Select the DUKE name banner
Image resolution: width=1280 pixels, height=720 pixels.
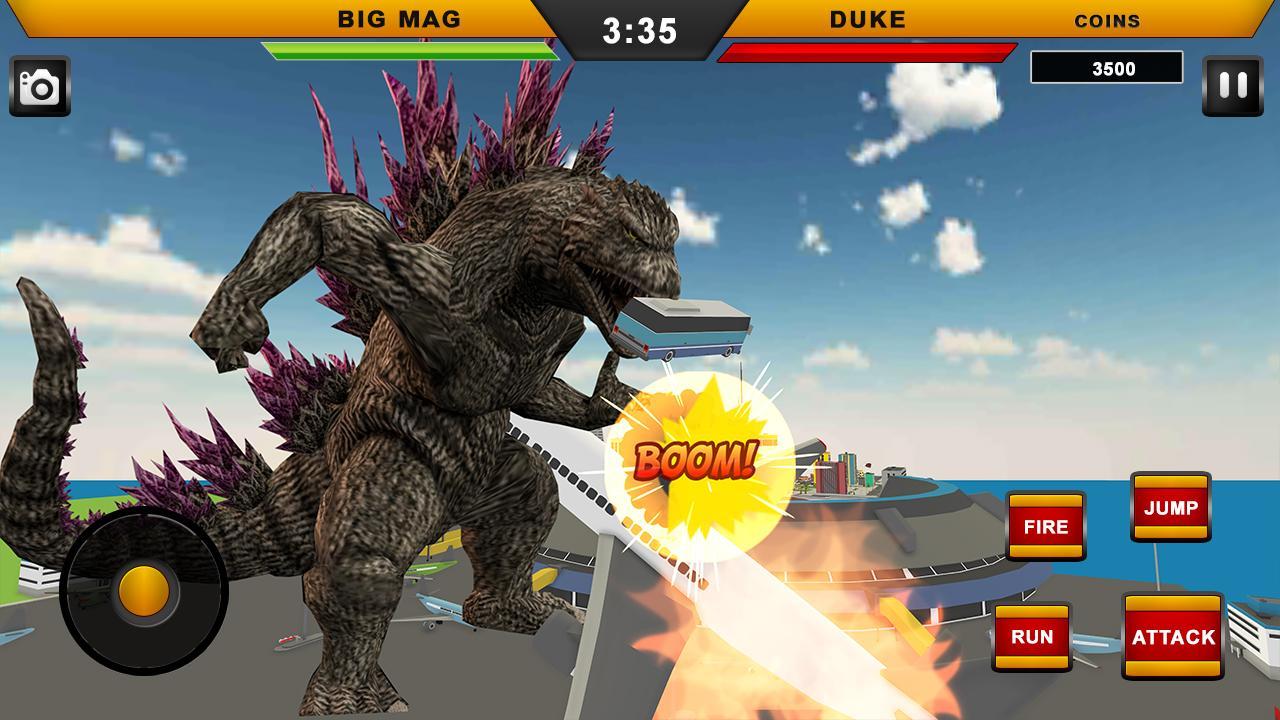866,18
